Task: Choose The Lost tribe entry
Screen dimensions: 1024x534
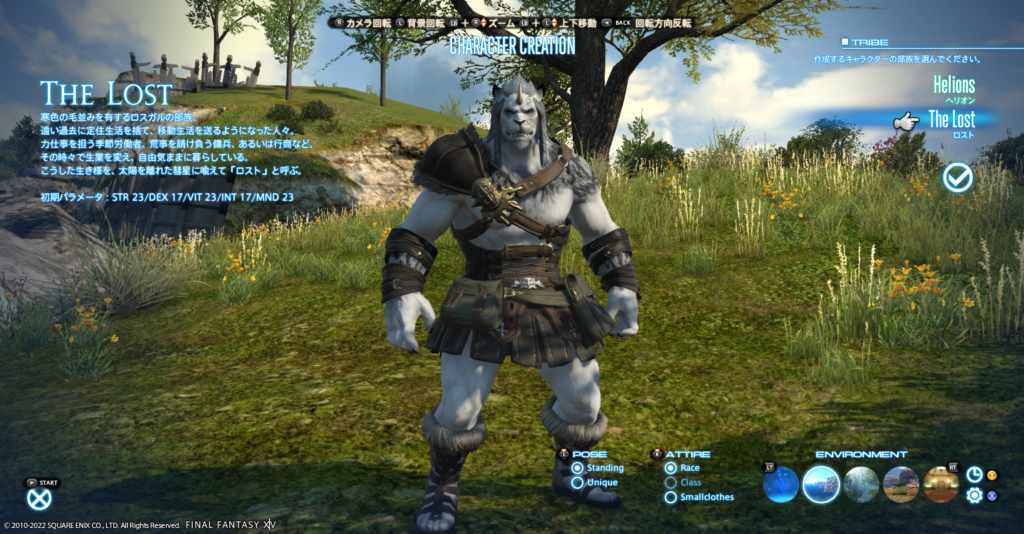Action: [951, 121]
